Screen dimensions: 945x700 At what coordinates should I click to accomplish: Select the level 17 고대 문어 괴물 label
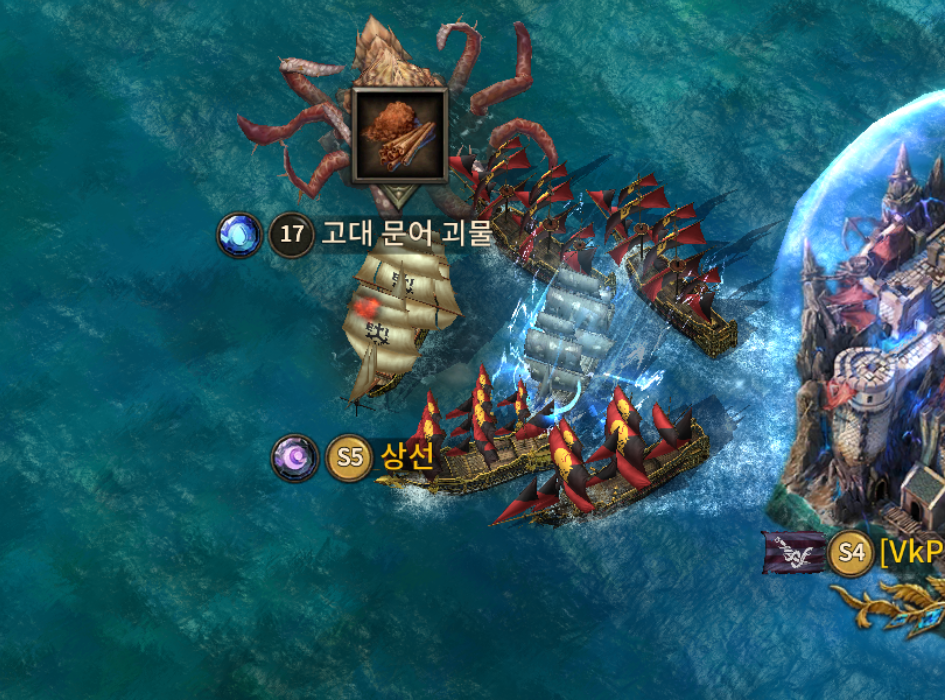pos(405,235)
